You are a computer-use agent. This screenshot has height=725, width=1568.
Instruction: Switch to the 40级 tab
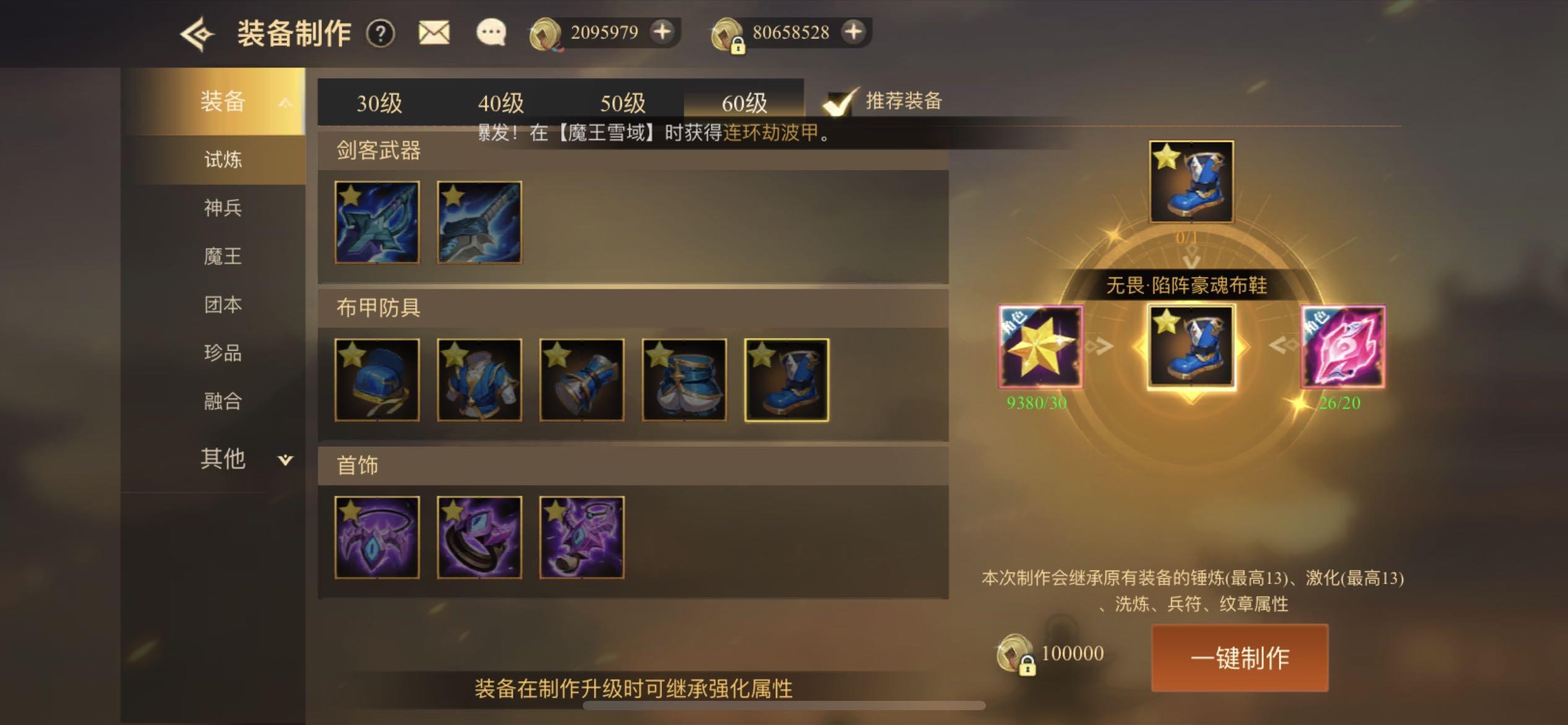[500, 102]
